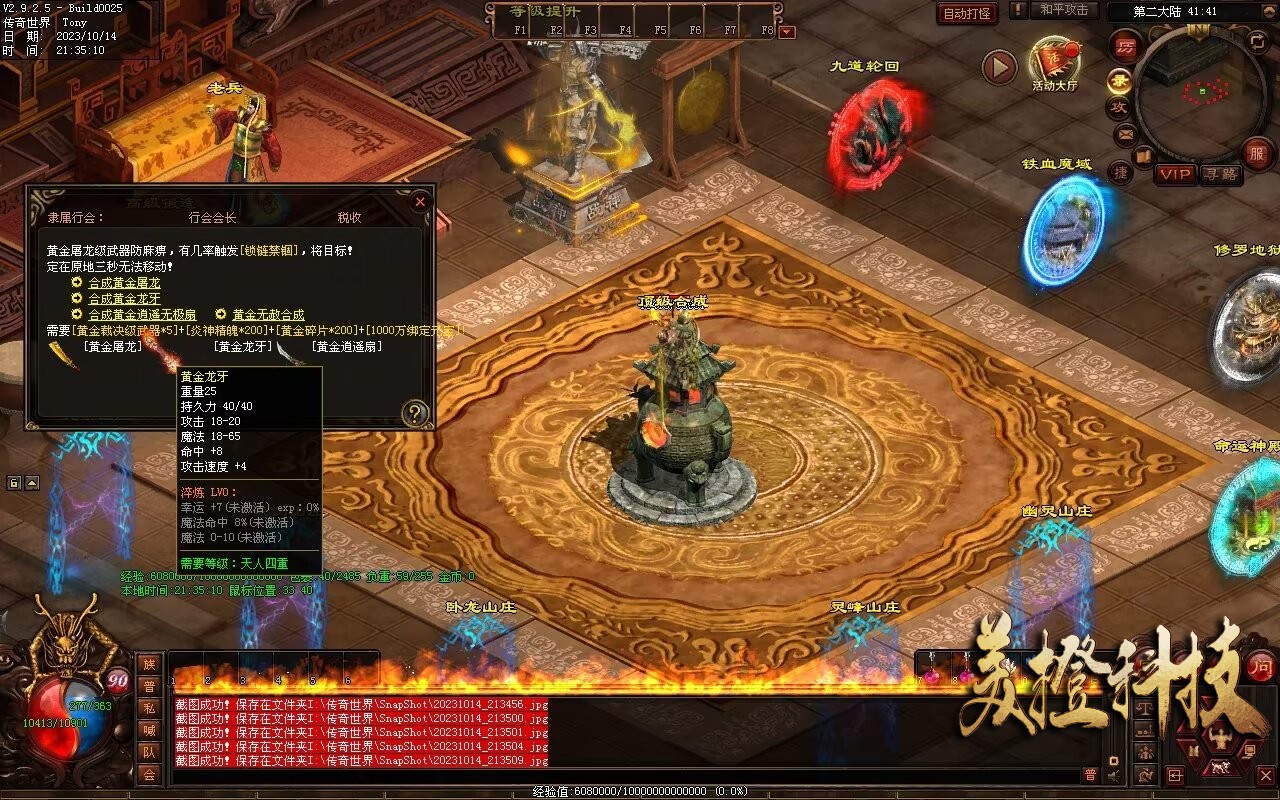Choose 合成黄金逍遥无极扇 synthesis option

142,315
